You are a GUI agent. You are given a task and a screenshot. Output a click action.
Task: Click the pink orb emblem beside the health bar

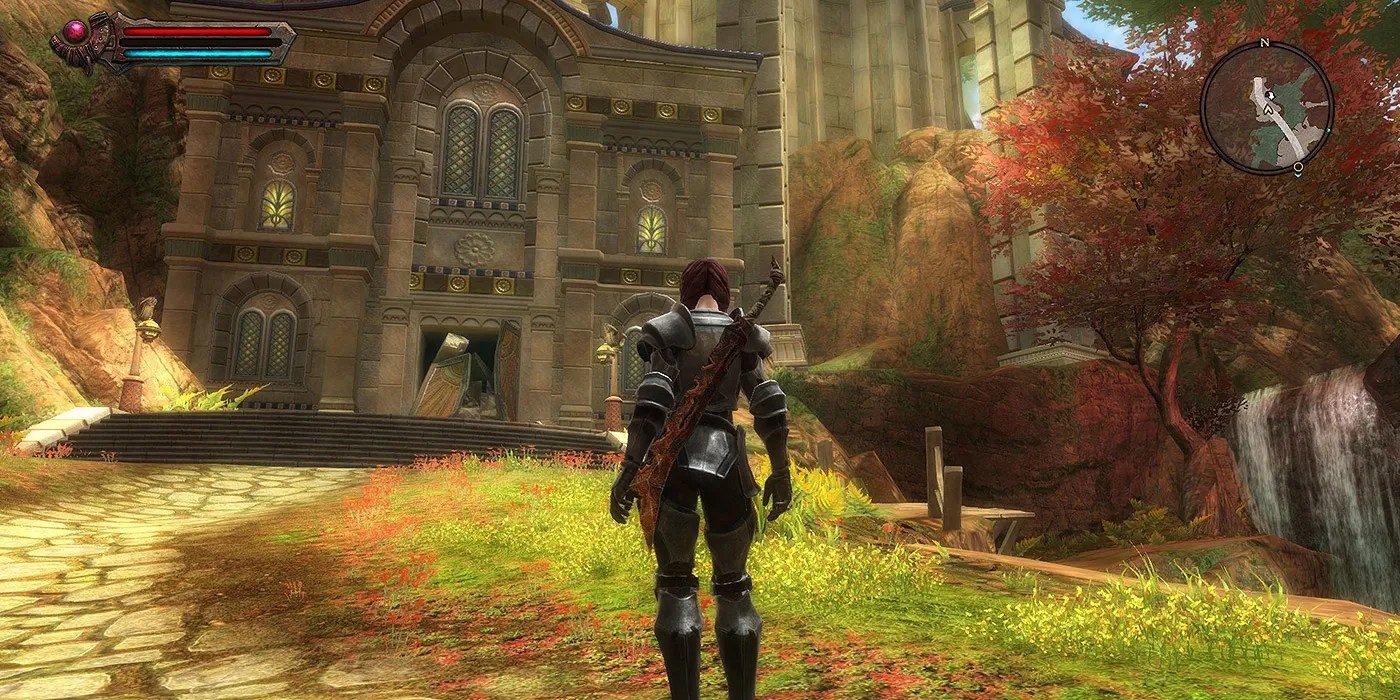[75, 33]
